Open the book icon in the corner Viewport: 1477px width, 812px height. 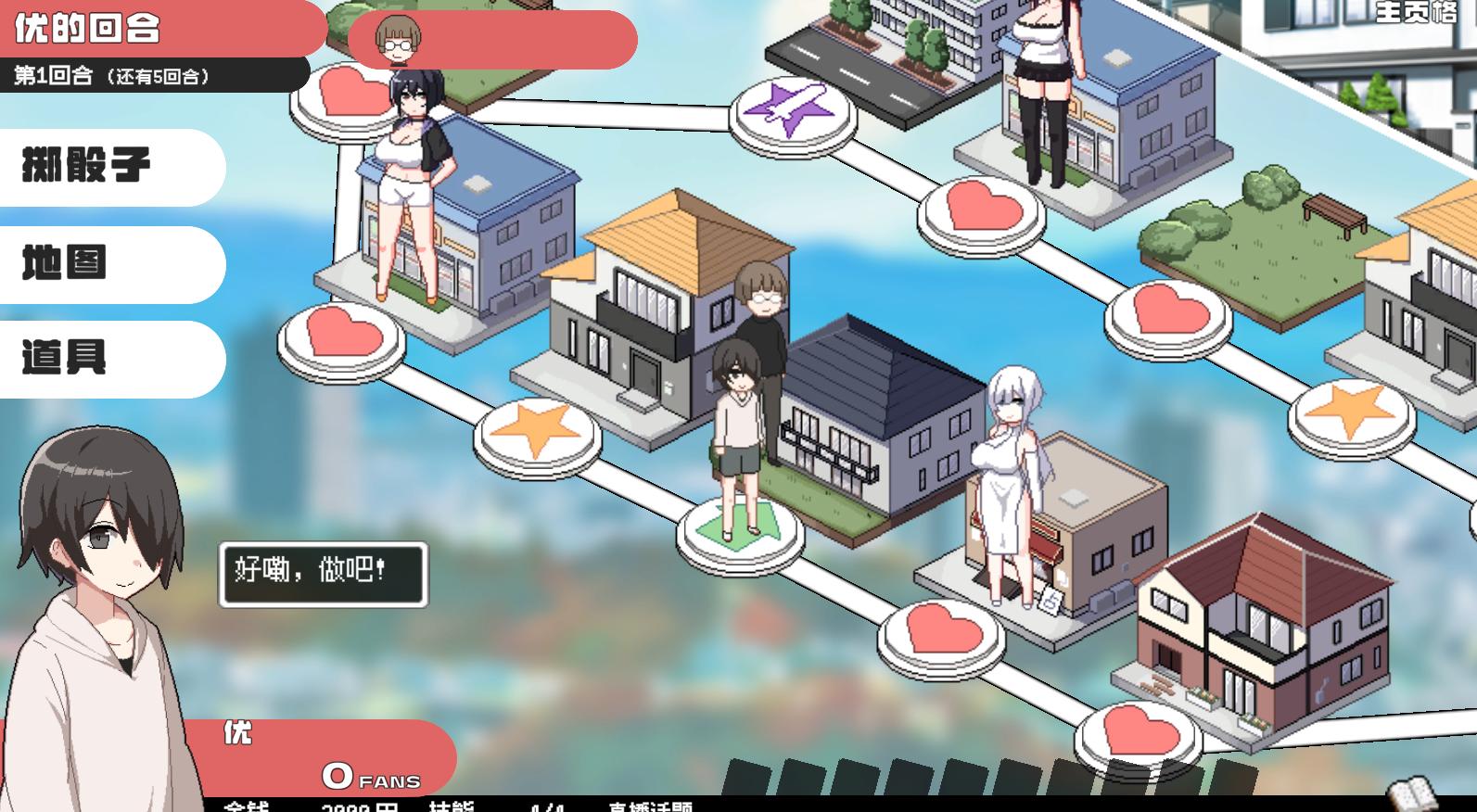coord(1412,795)
